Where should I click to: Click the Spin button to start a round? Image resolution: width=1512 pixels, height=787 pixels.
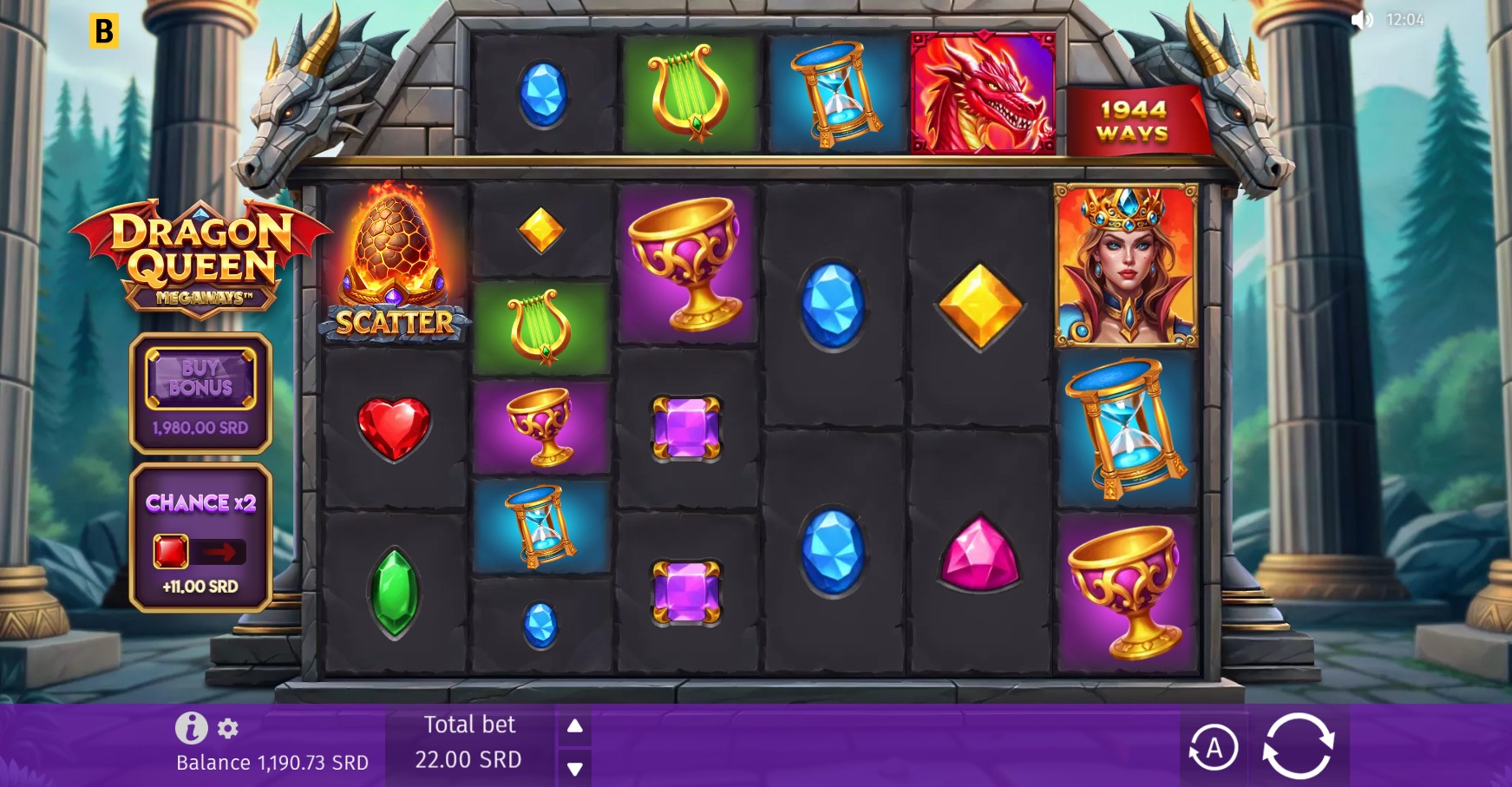click(1300, 744)
